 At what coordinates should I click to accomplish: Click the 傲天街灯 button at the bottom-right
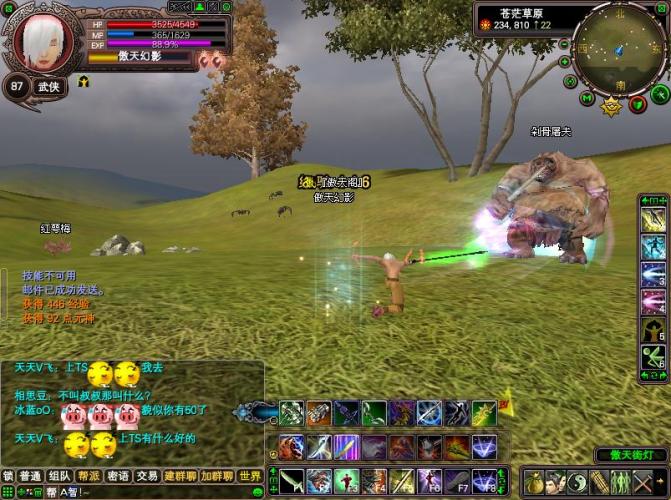[630, 455]
